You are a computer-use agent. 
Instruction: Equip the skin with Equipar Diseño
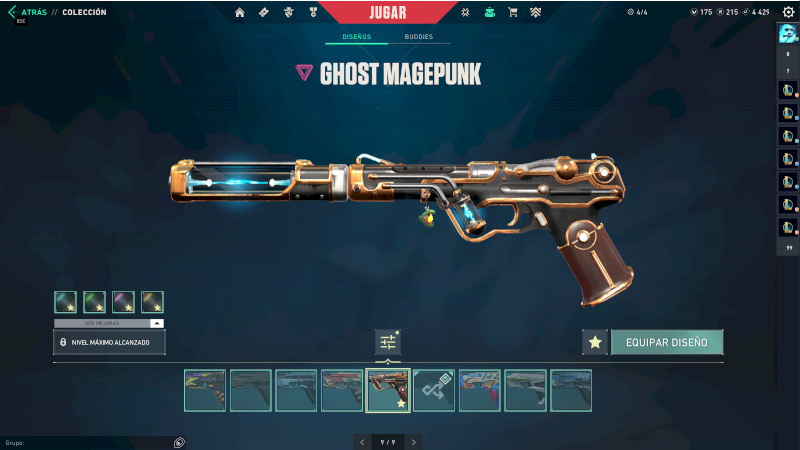667,342
